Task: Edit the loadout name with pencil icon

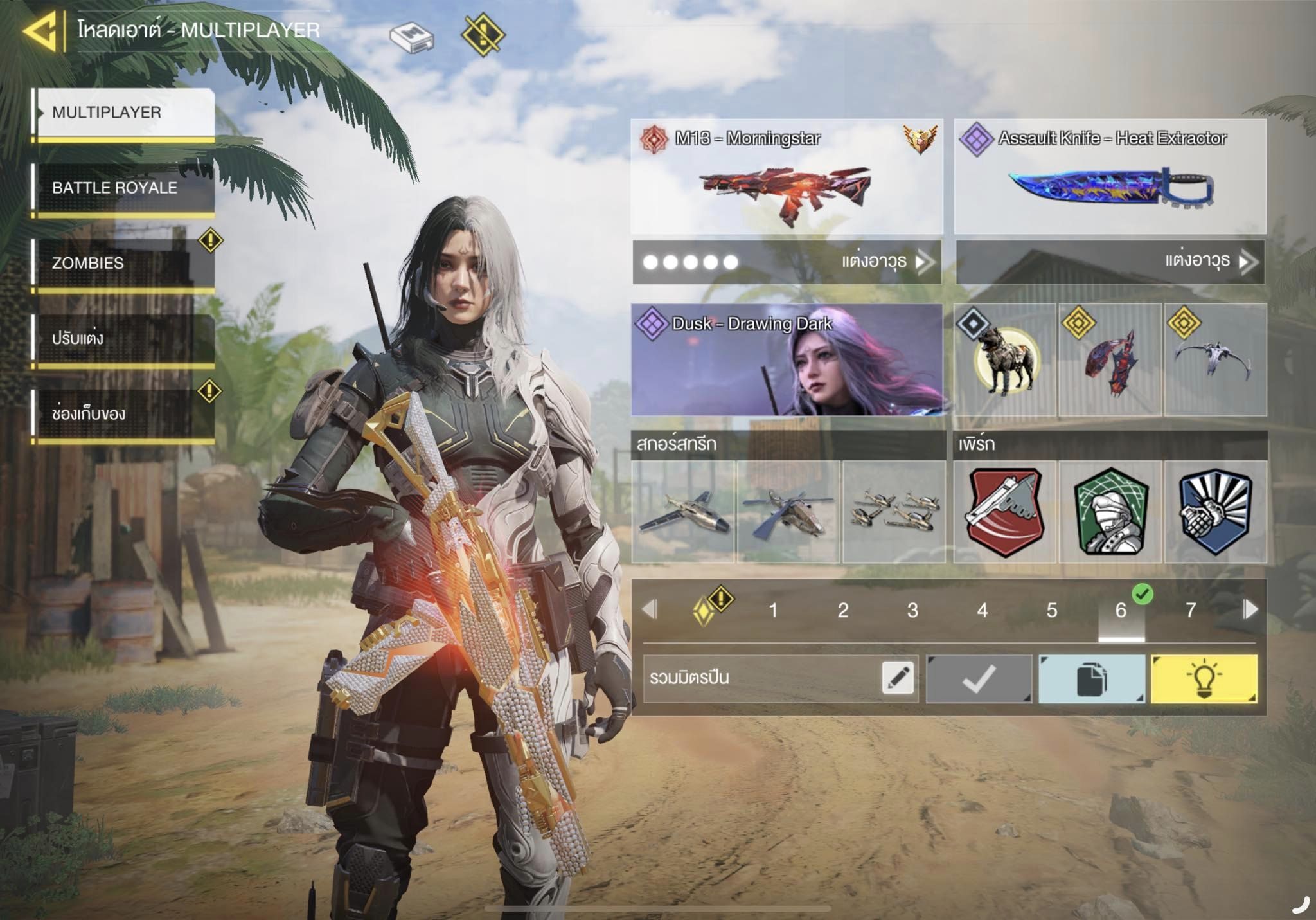Action: (898, 678)
